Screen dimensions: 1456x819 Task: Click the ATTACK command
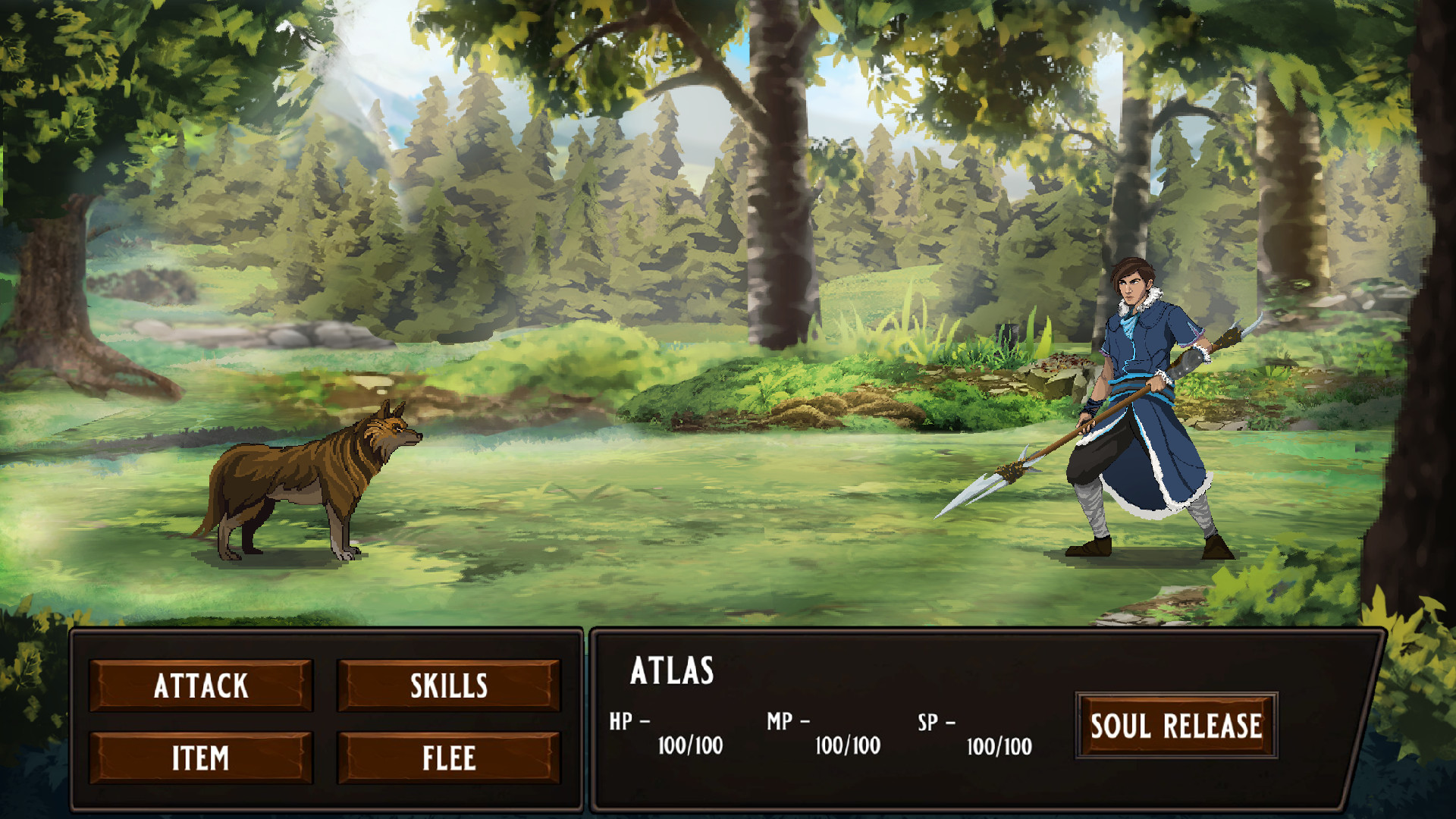(x=200, y=686)
